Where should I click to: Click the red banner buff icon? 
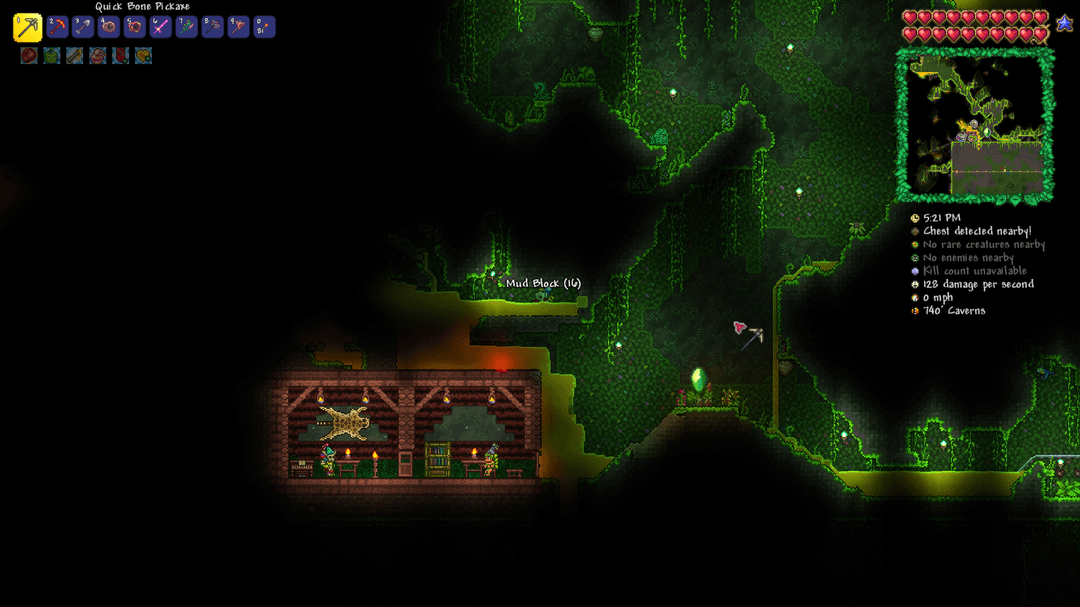coord(121,56)
